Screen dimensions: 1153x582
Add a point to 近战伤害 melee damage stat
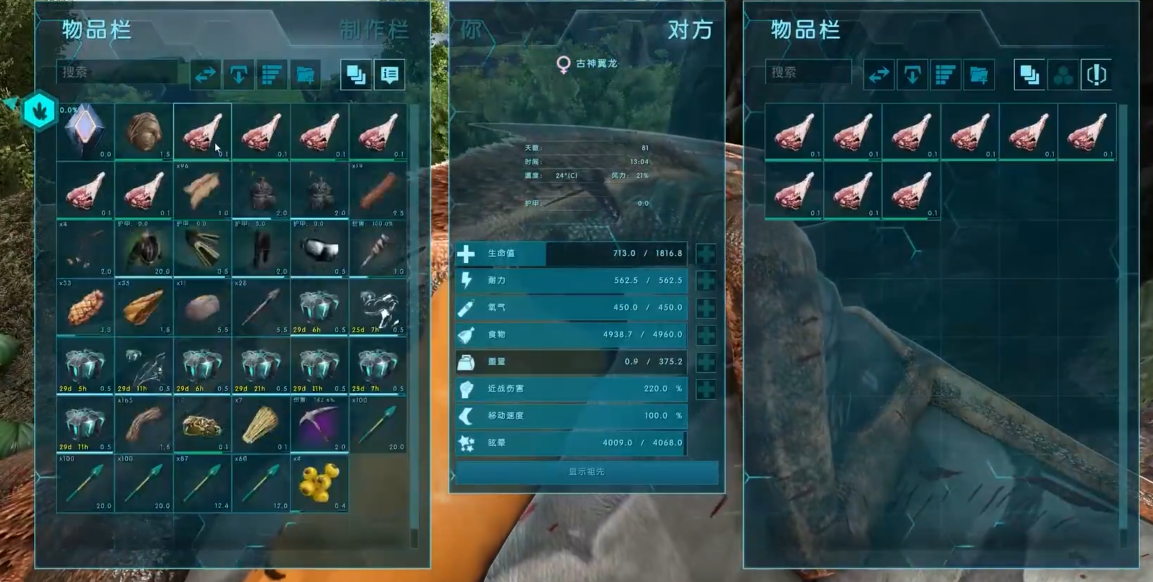[x=706, y=389]
